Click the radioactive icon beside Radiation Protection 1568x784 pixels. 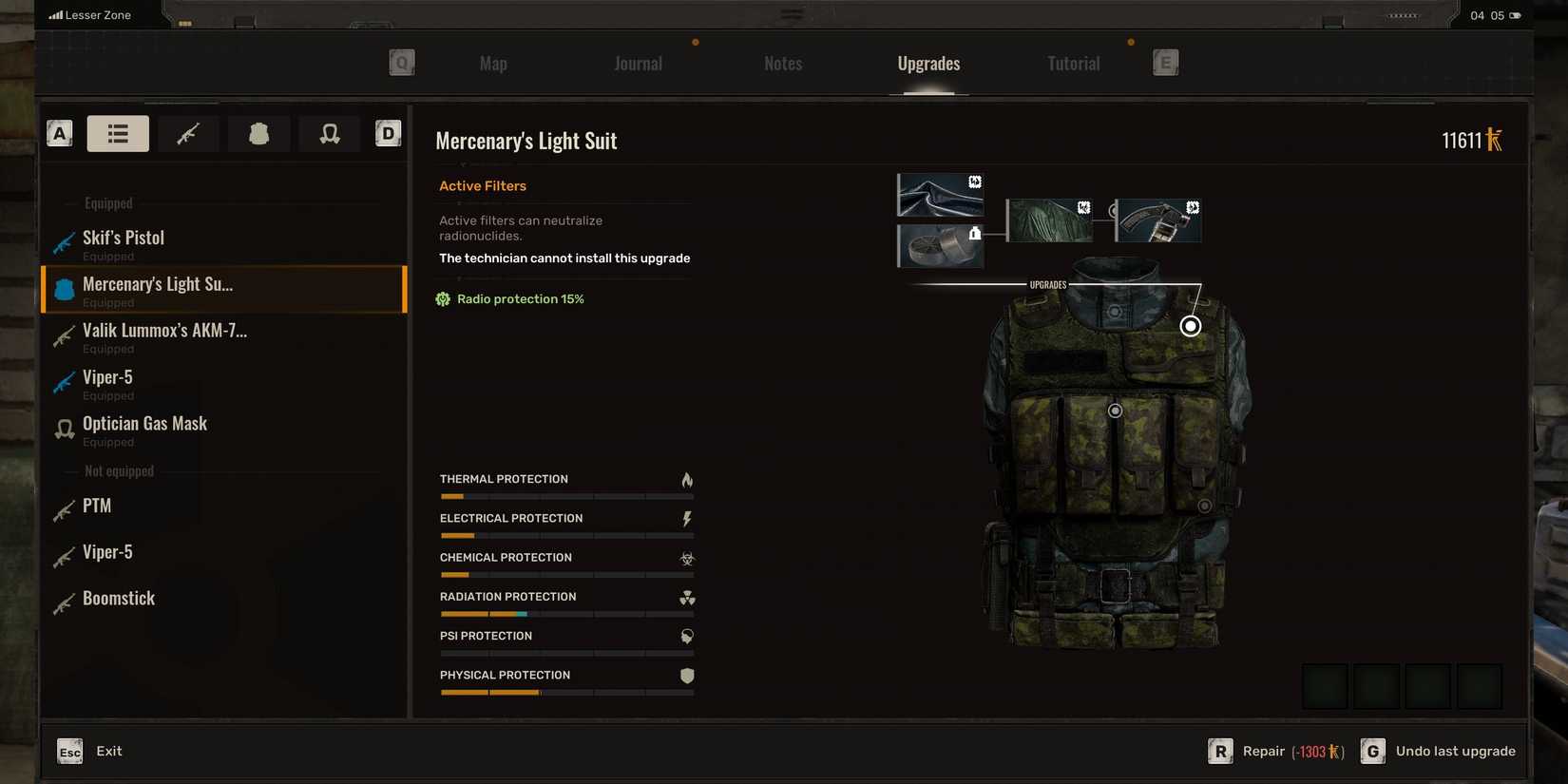pos(686,598)
